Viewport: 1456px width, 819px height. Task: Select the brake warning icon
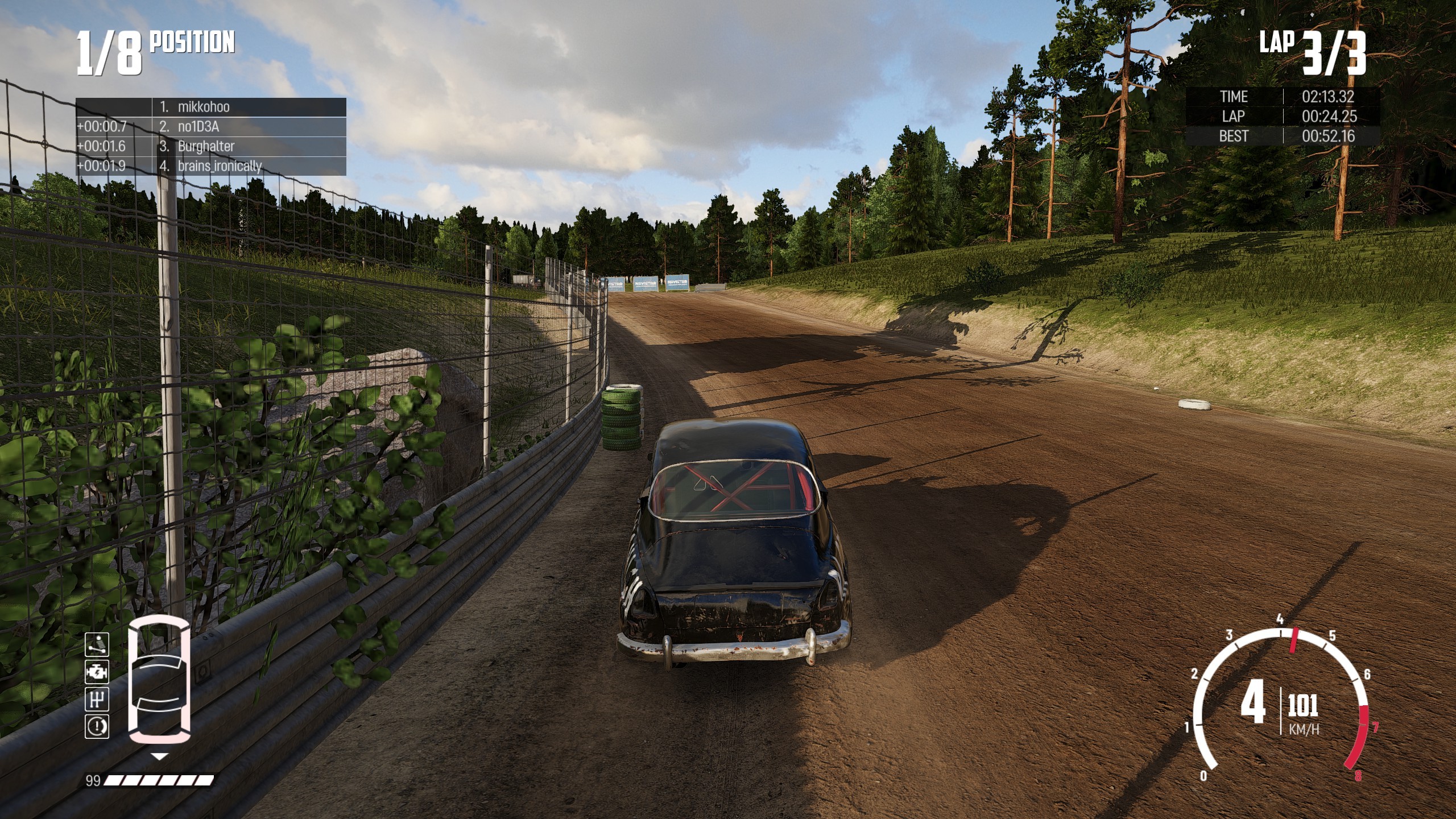(x=96, y=726)
